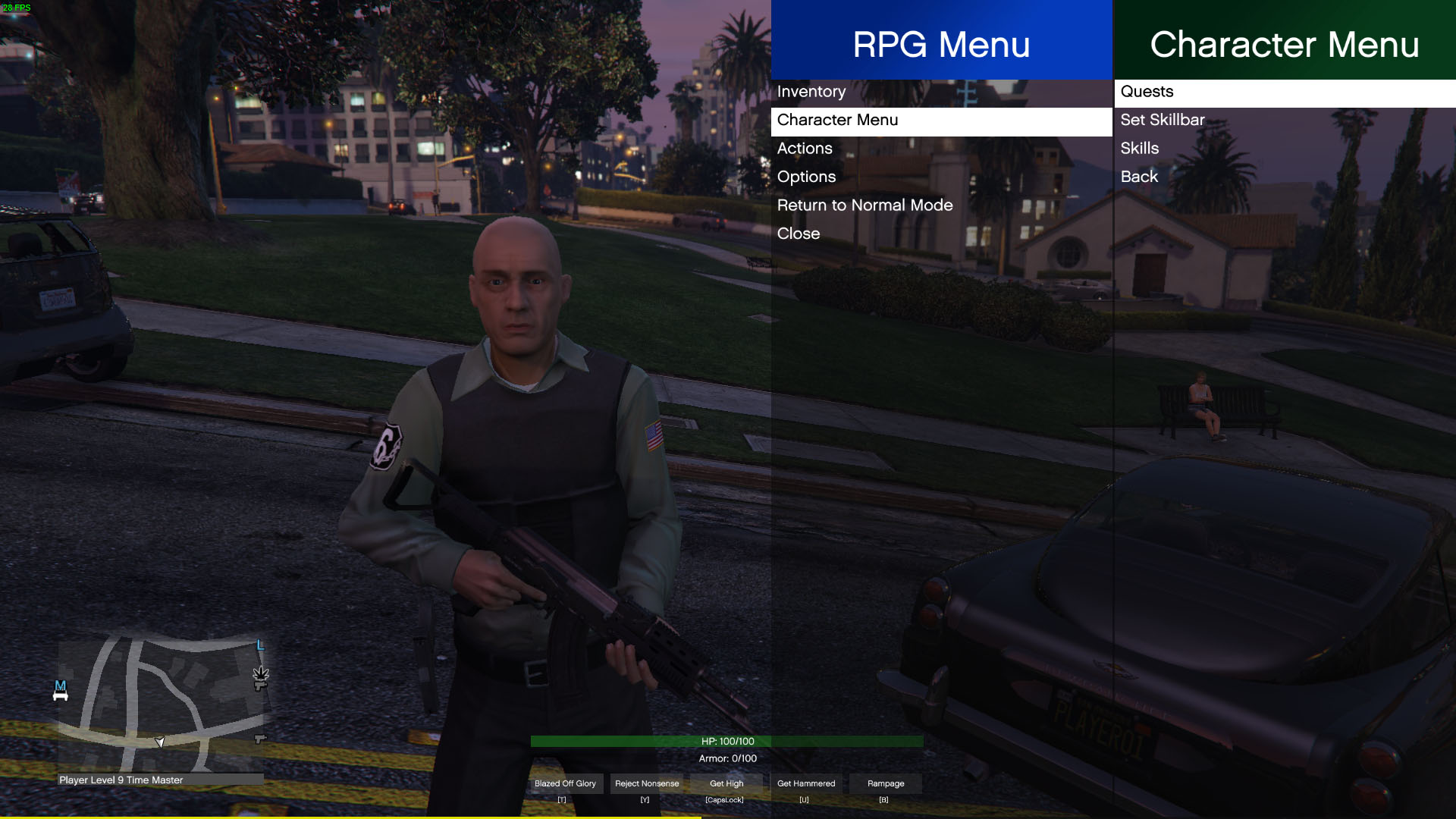
Task: Select the Get Hammered skill slot
Action: 806,783
